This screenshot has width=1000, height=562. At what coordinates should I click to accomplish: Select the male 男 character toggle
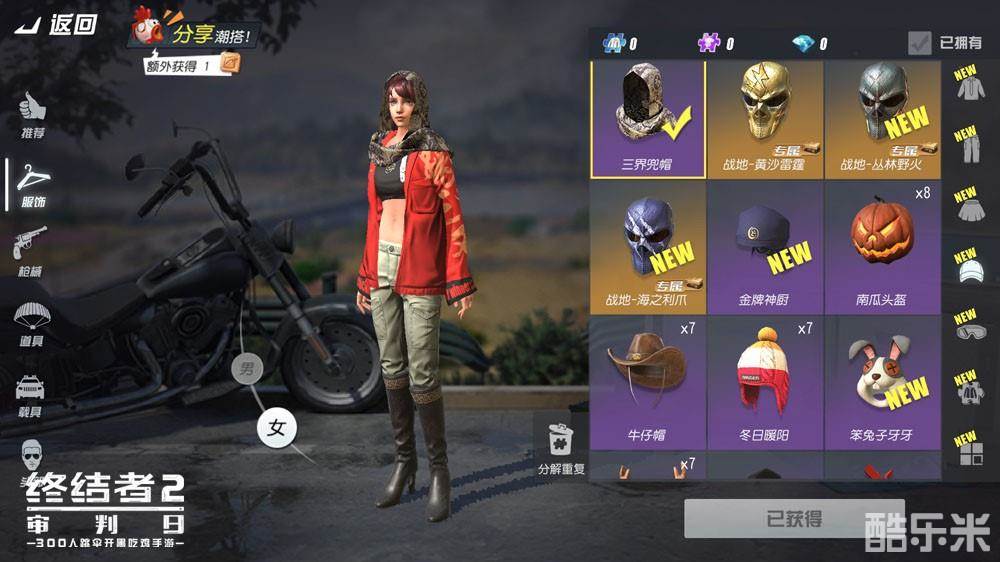tap(246, 369)
